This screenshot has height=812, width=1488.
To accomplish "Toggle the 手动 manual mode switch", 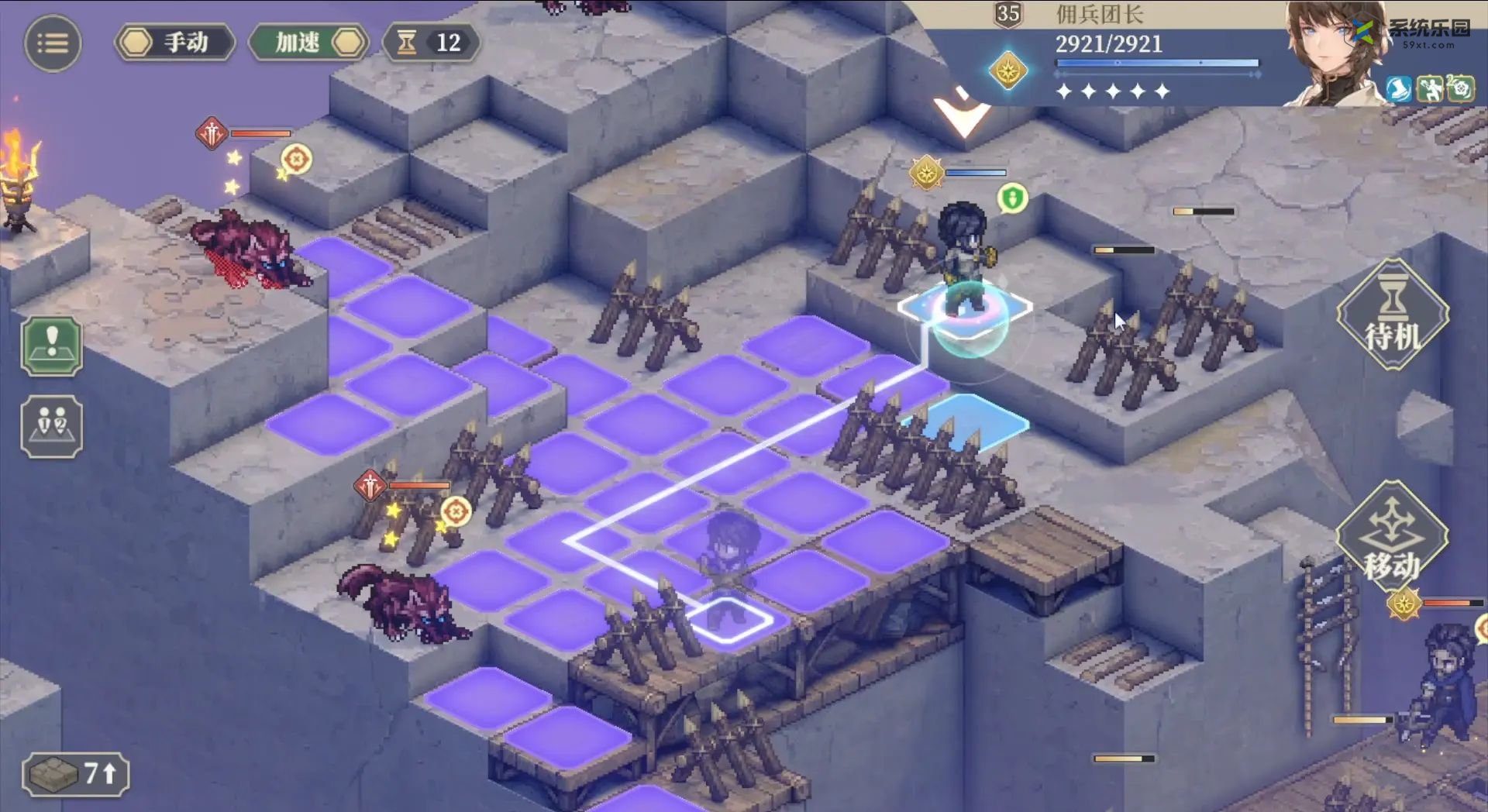I will [x=175, y=43].
